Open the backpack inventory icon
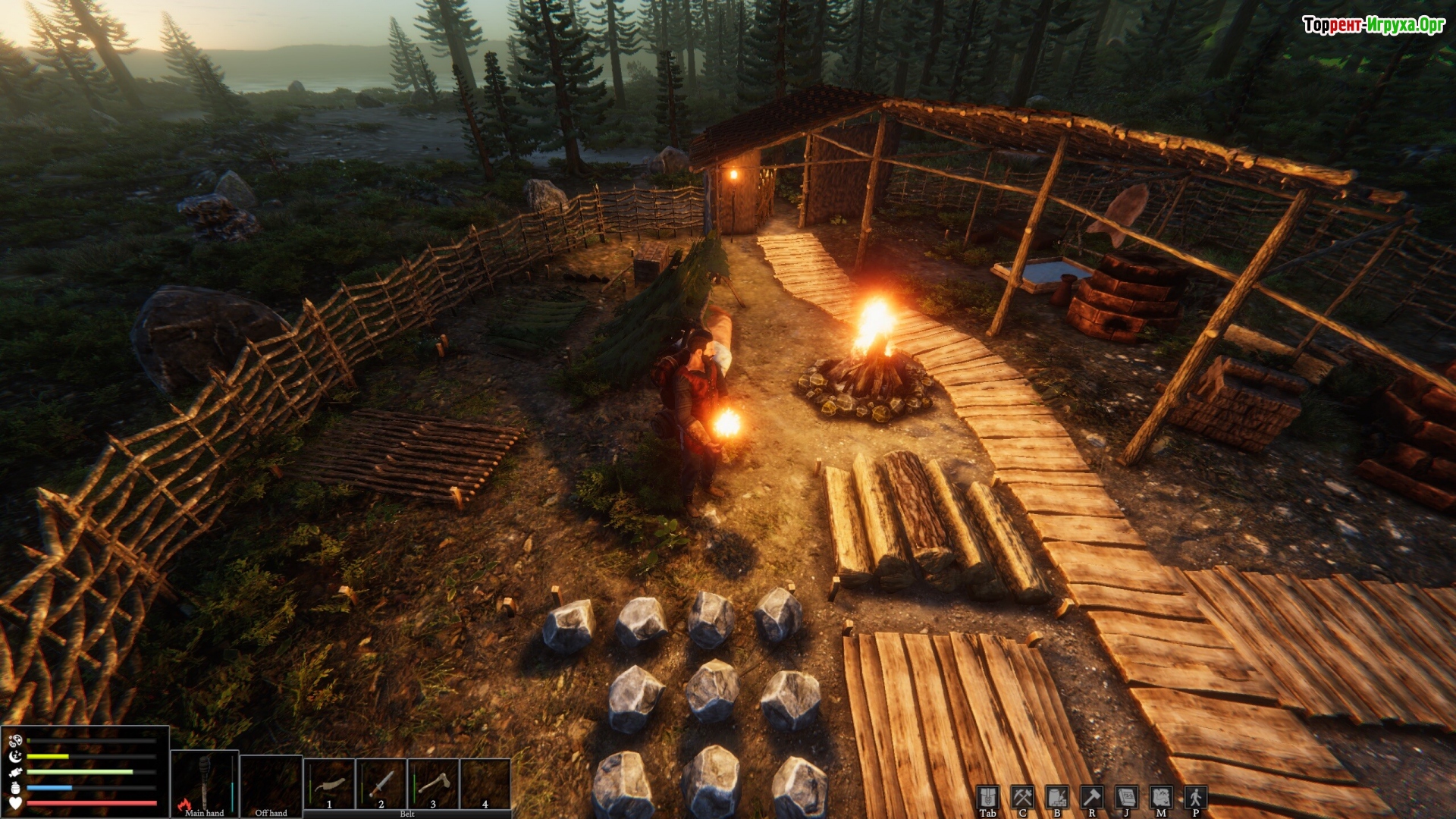 coord(987,798)
